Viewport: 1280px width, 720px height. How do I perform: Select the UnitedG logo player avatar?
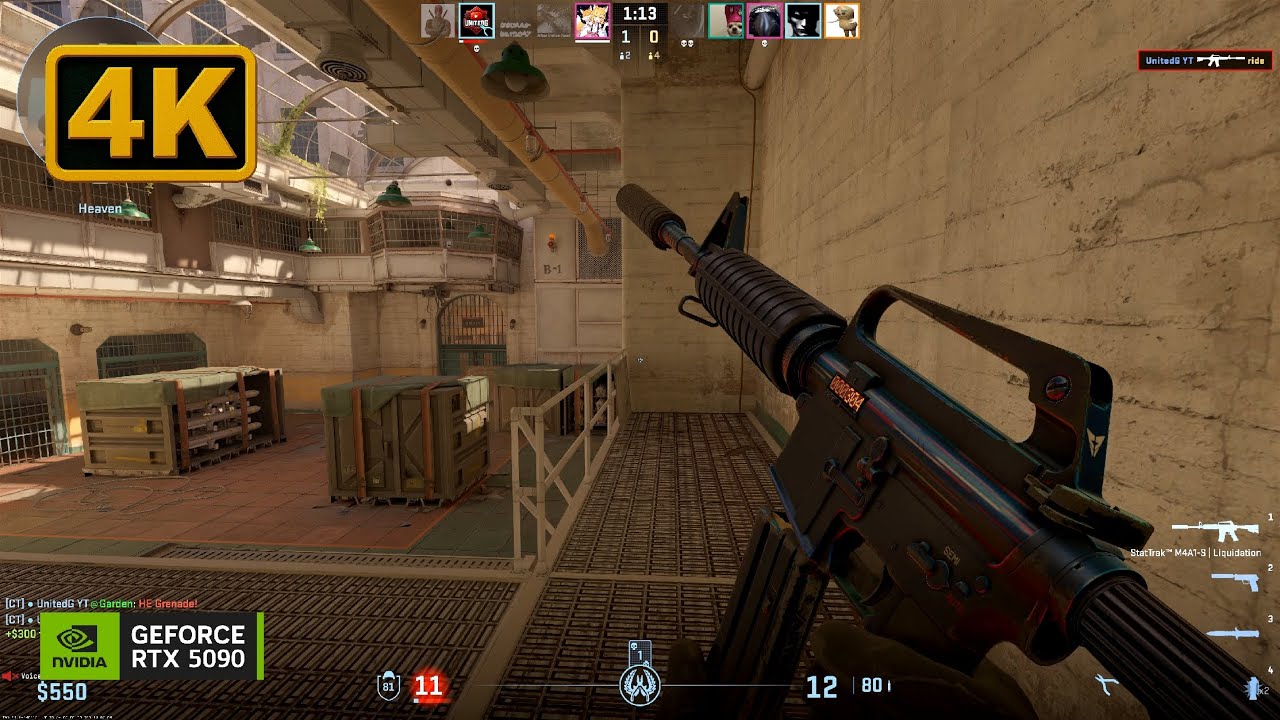476,20
